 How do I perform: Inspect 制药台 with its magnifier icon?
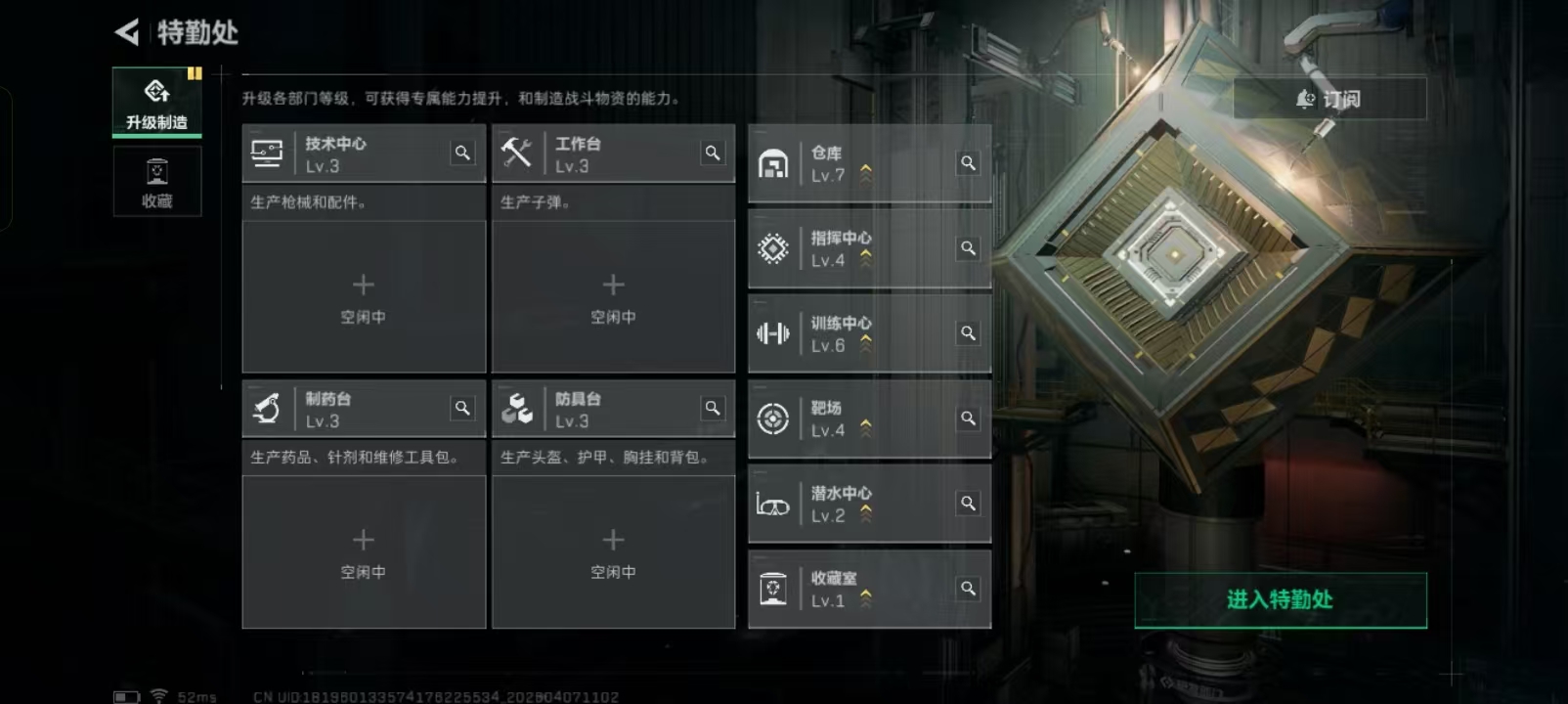[462, 408]
